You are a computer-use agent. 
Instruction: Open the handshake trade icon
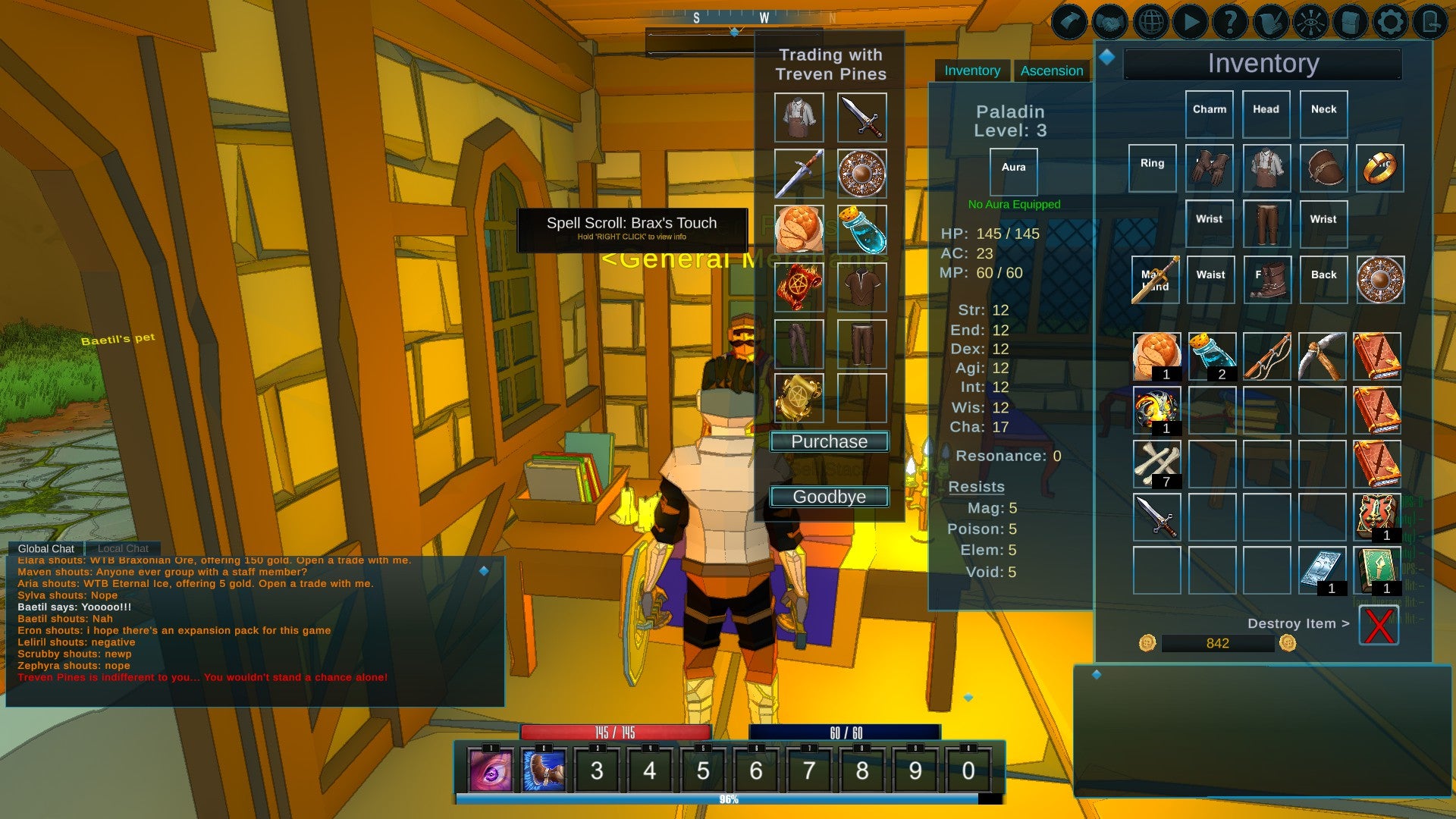coord(1109,21)
